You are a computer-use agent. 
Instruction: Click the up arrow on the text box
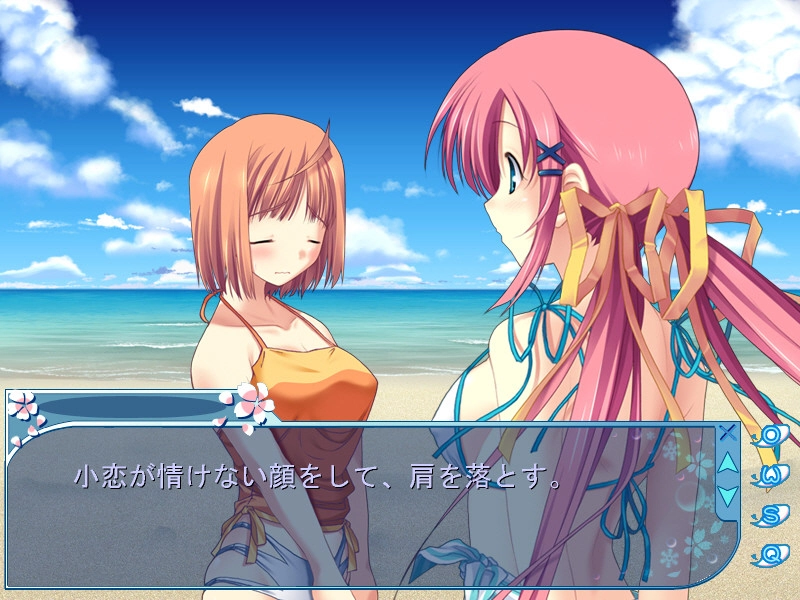click(727, 463)
